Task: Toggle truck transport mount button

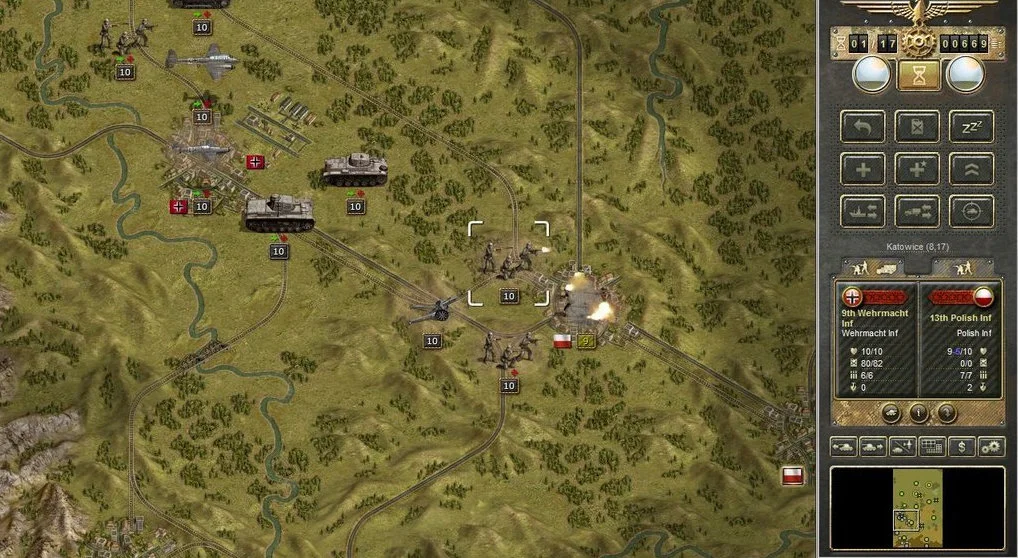Action: (916, 210)
